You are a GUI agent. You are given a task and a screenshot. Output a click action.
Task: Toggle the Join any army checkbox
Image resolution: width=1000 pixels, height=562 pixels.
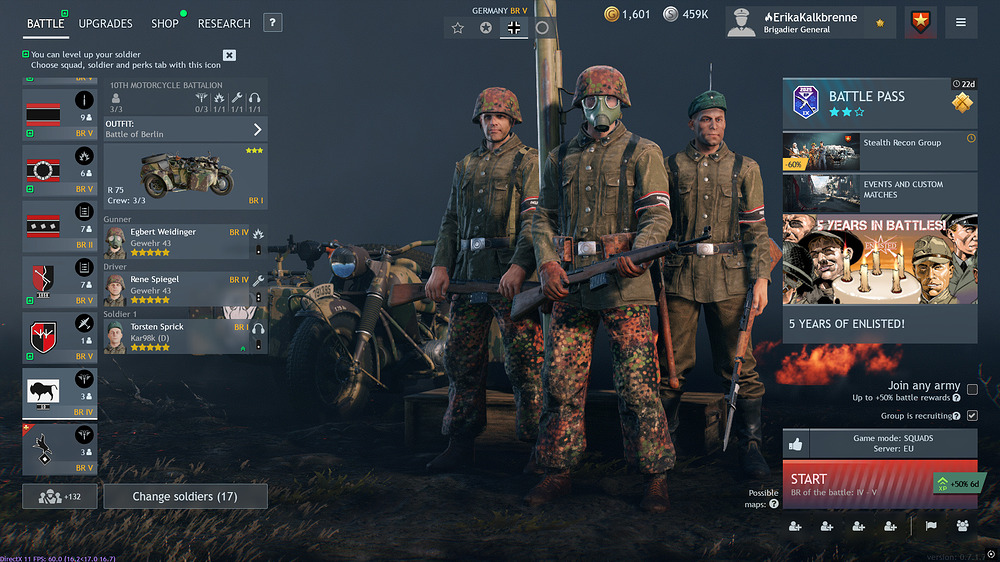pyautogui.click(x=972, y=390)
